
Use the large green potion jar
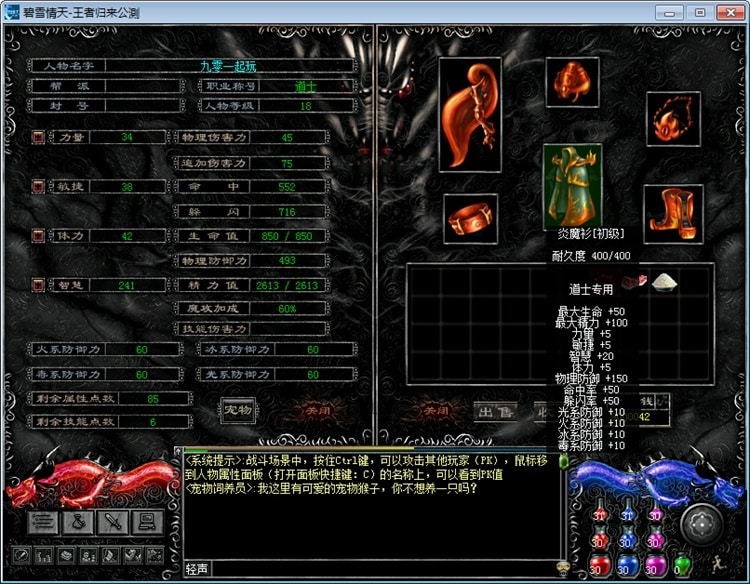click(x=682, y=566)
